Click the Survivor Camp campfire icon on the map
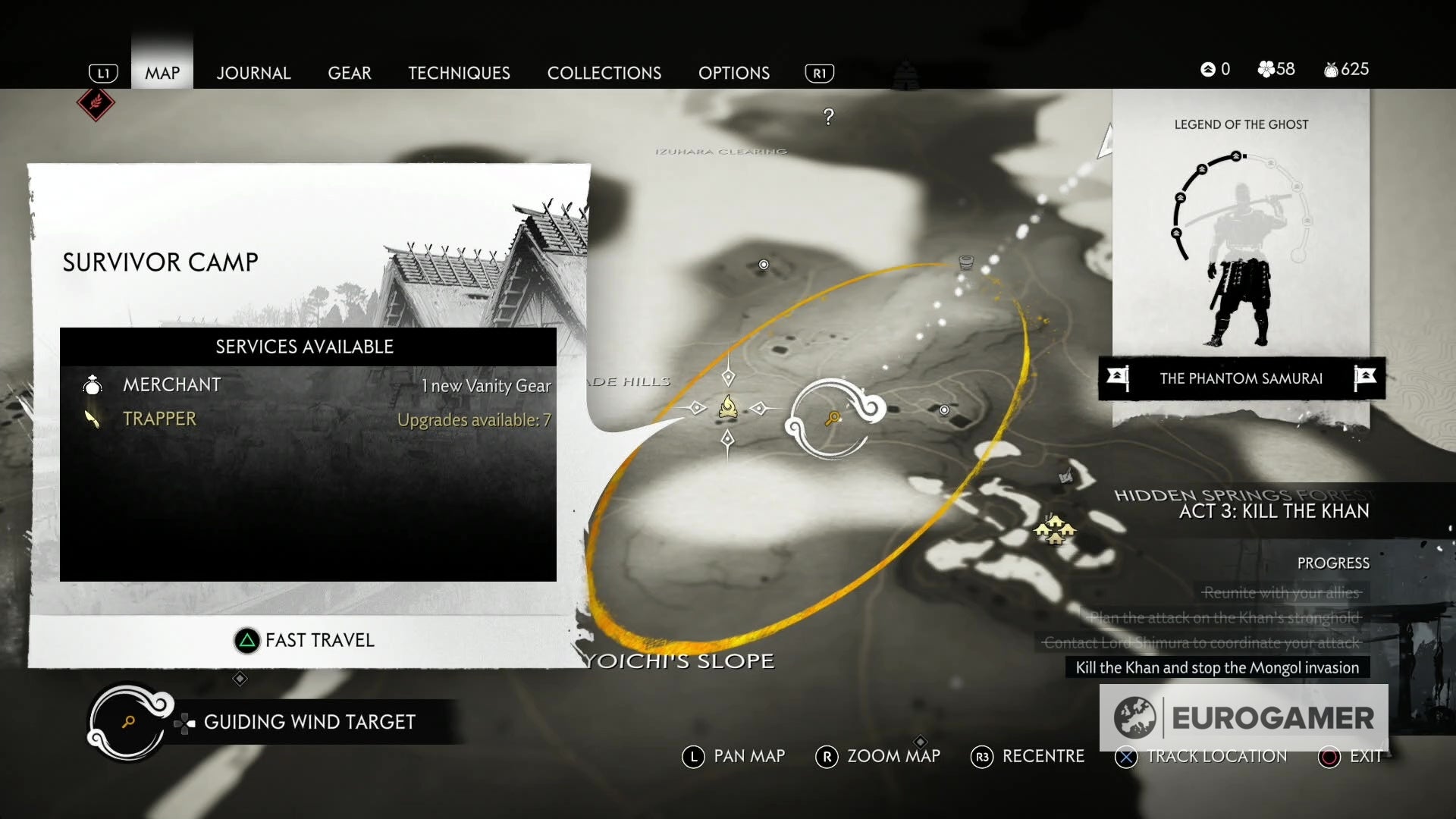Image resolution: width=1456 pixels, height=819 pixels. click(x=729, y=408)
